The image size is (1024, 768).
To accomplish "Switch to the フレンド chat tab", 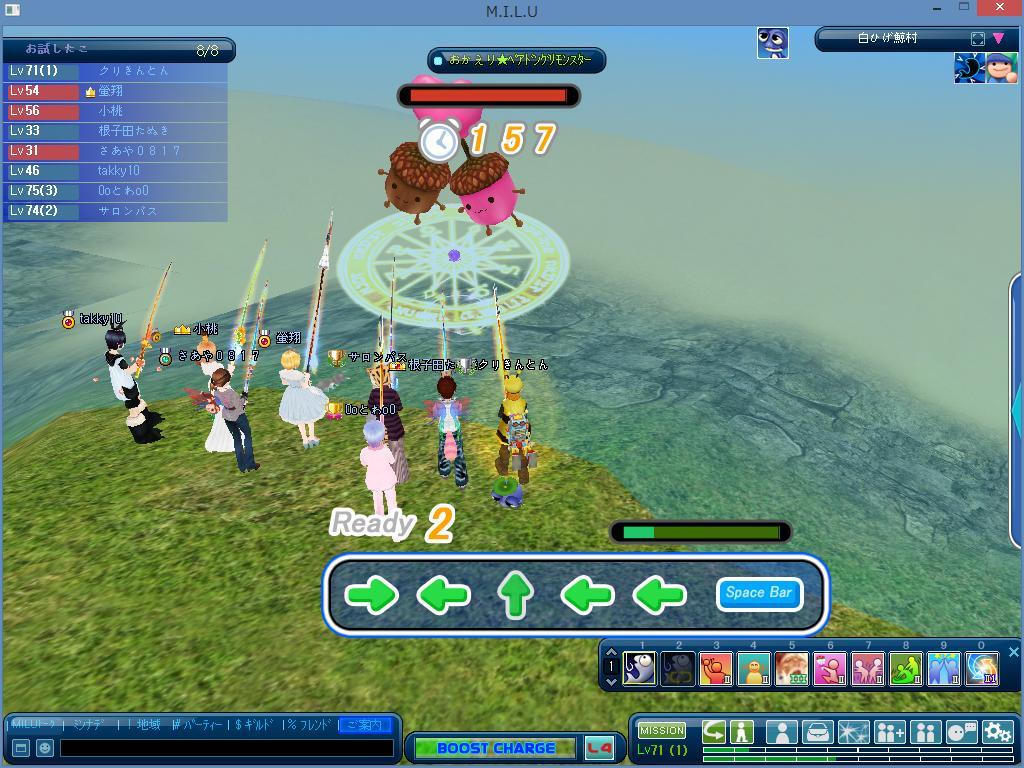I will 309,724.
